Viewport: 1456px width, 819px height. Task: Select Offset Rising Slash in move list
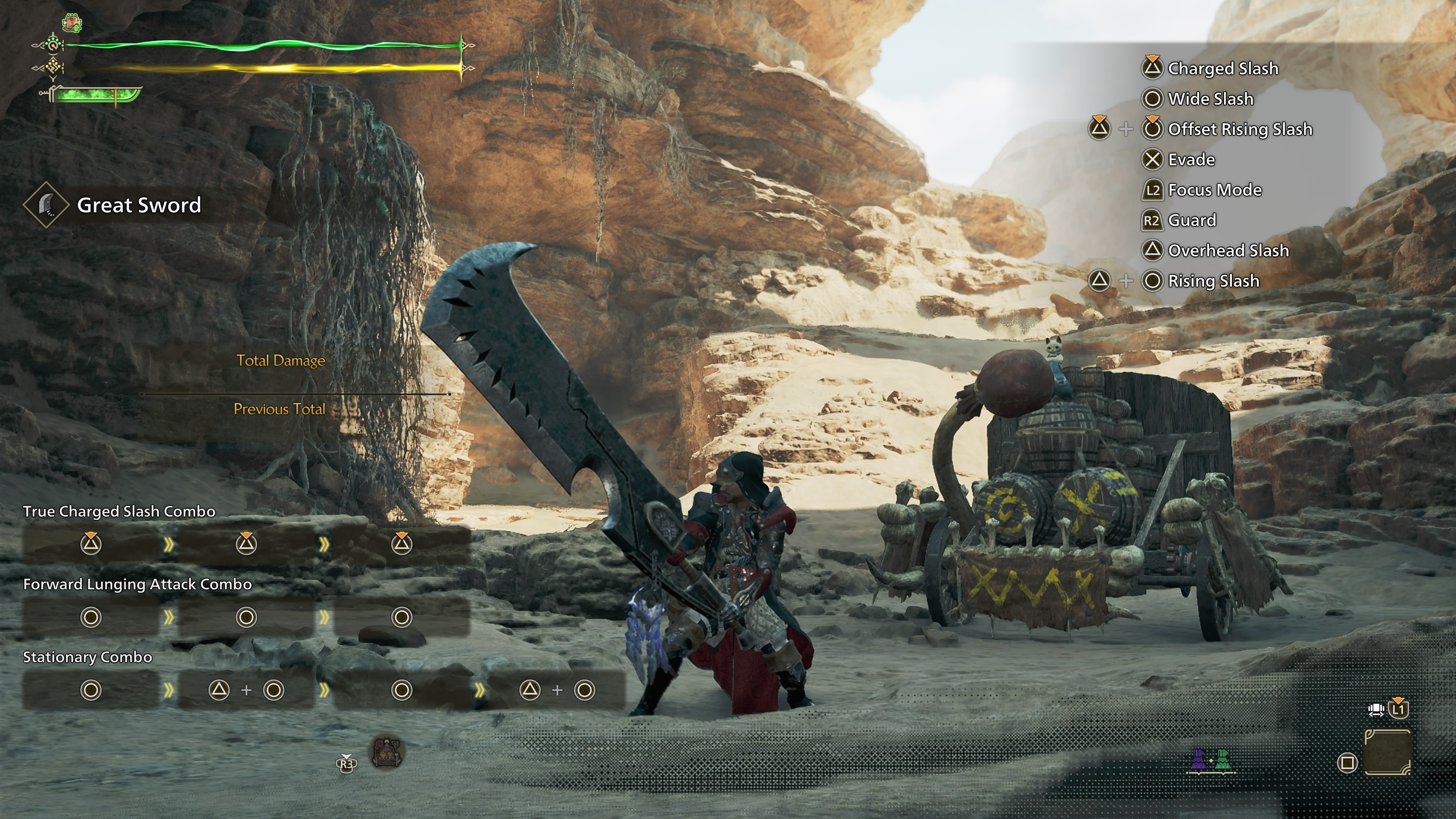pyautogui.click(x=1239, y=129)
